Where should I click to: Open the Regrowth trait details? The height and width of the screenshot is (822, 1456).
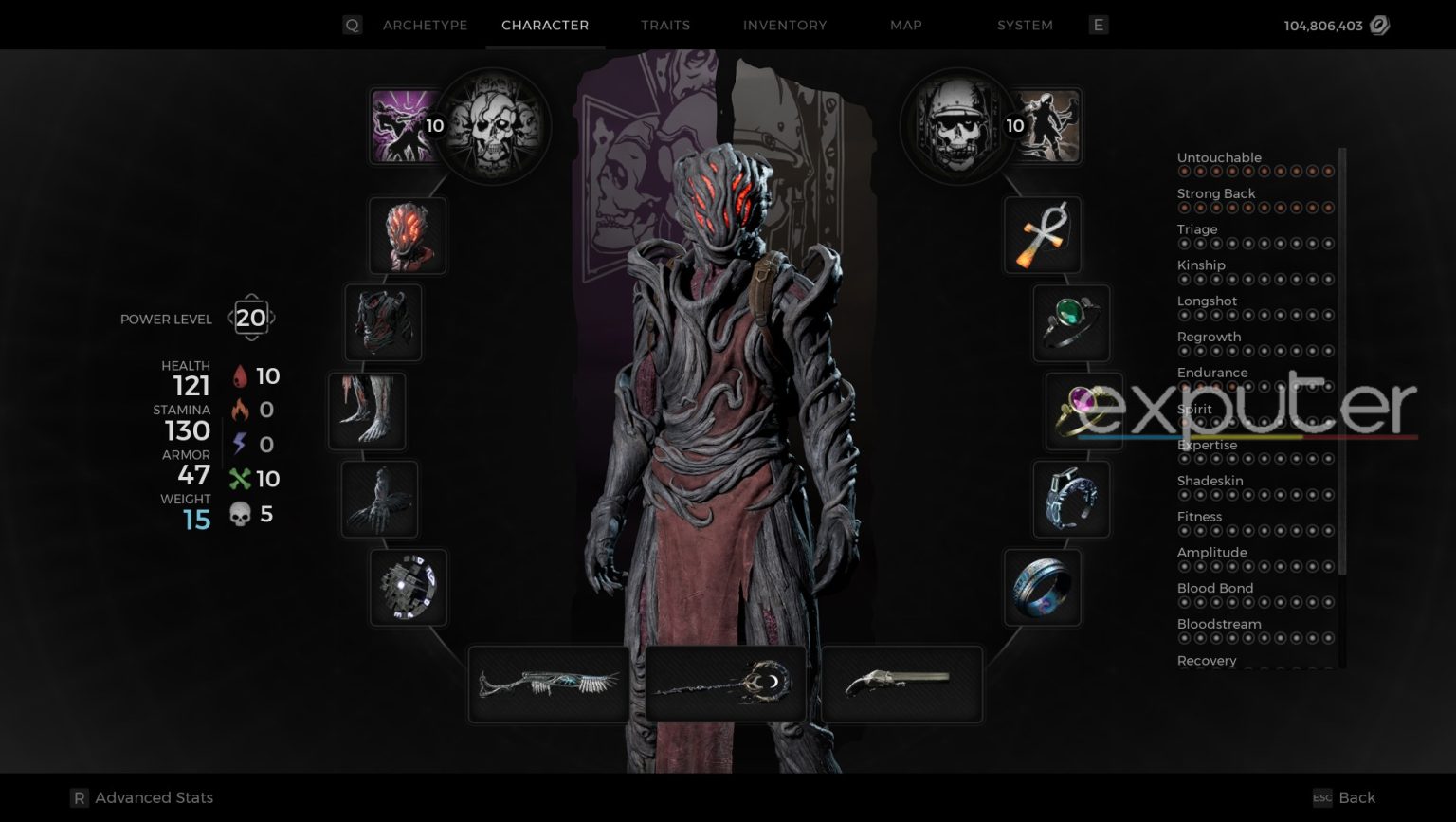coord(1210,337)
